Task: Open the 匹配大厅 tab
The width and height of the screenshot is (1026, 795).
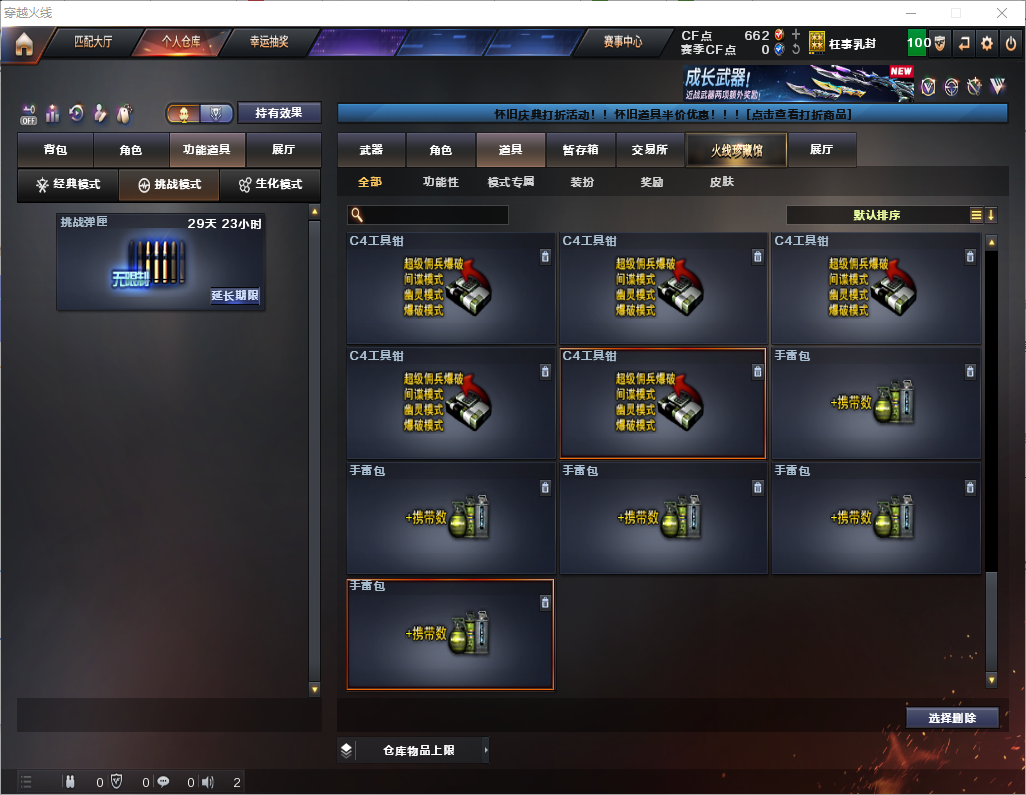Action: click(x=93, y=43)
